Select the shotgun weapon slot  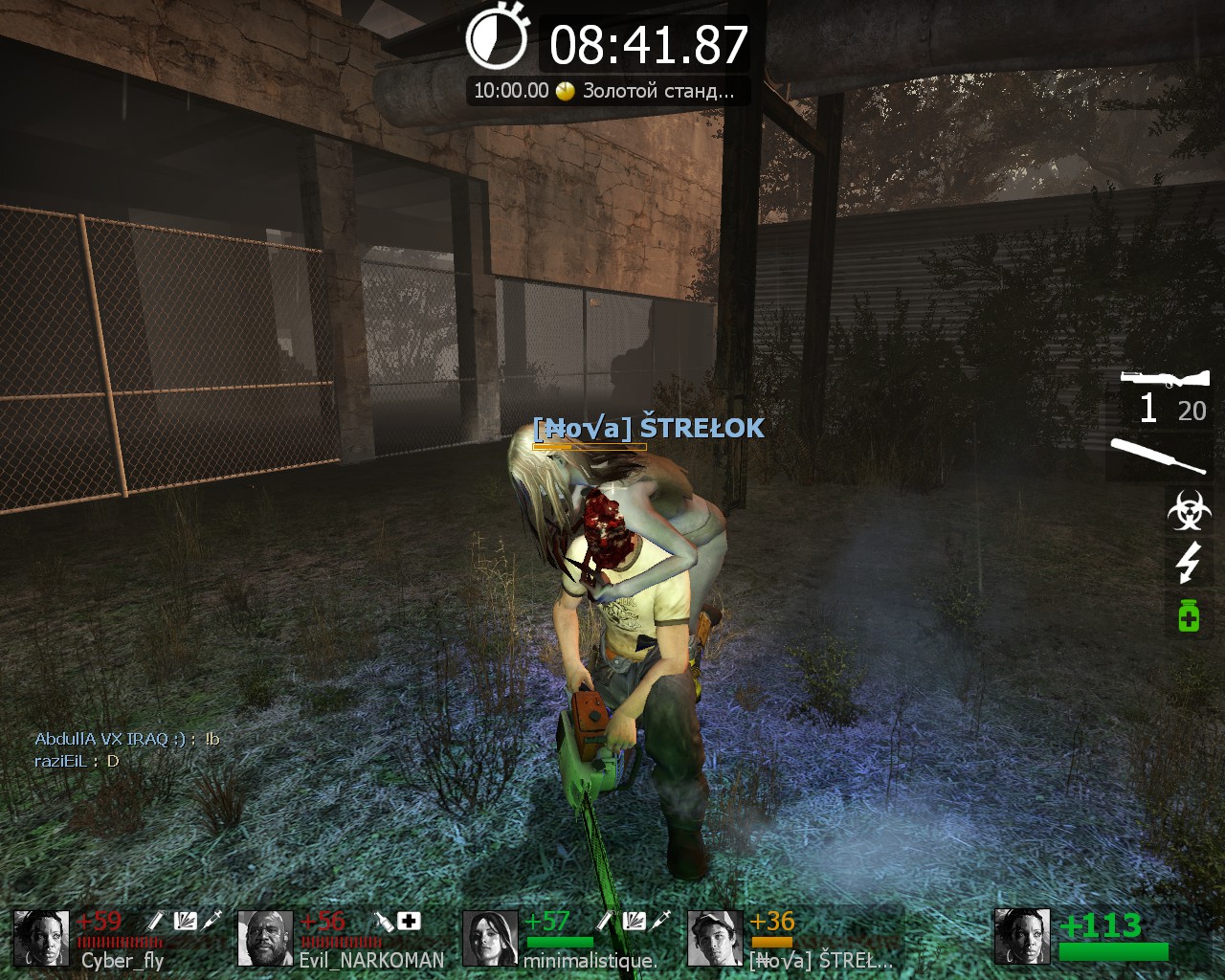point(1164,379)
